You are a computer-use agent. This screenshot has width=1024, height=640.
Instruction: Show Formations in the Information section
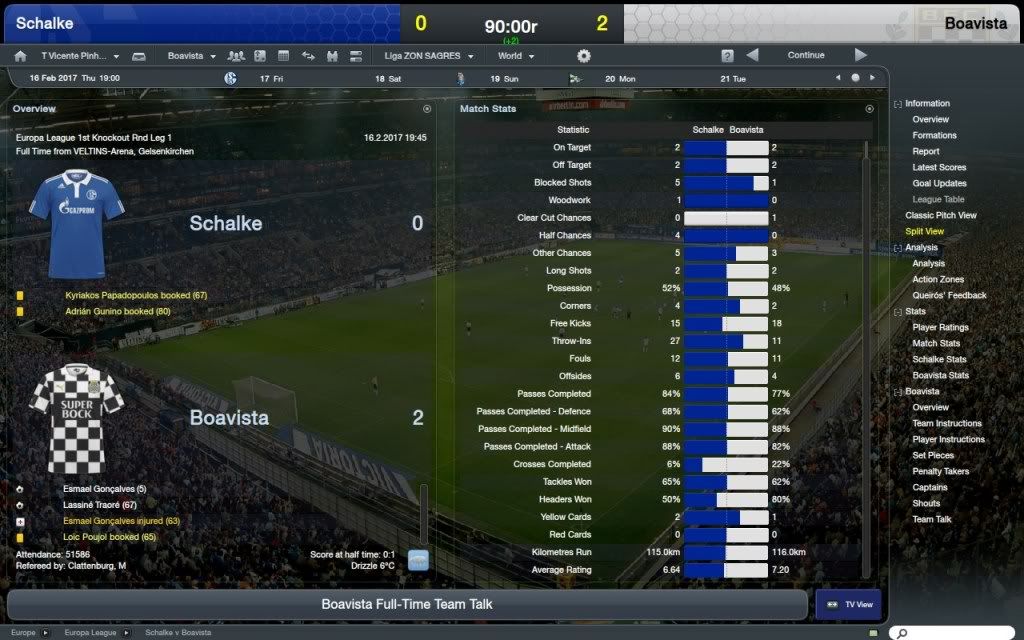(x=934, y=136)
